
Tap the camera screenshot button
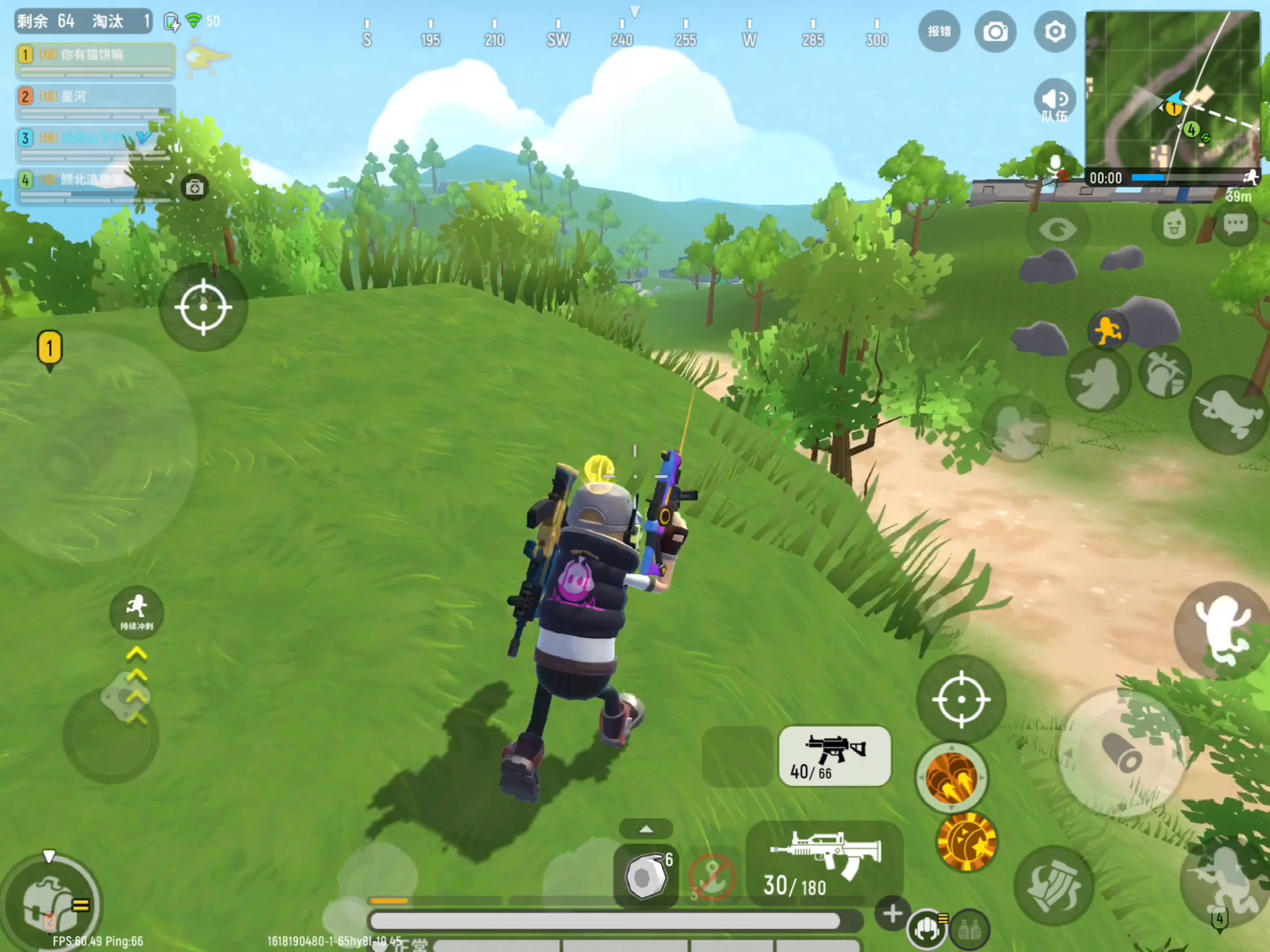coord(995,32)
